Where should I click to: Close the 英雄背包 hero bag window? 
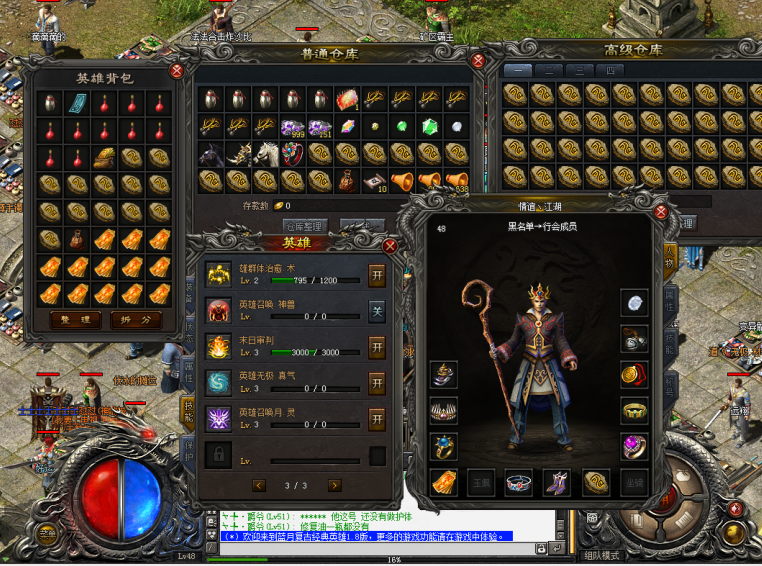[x=177, y=71]
